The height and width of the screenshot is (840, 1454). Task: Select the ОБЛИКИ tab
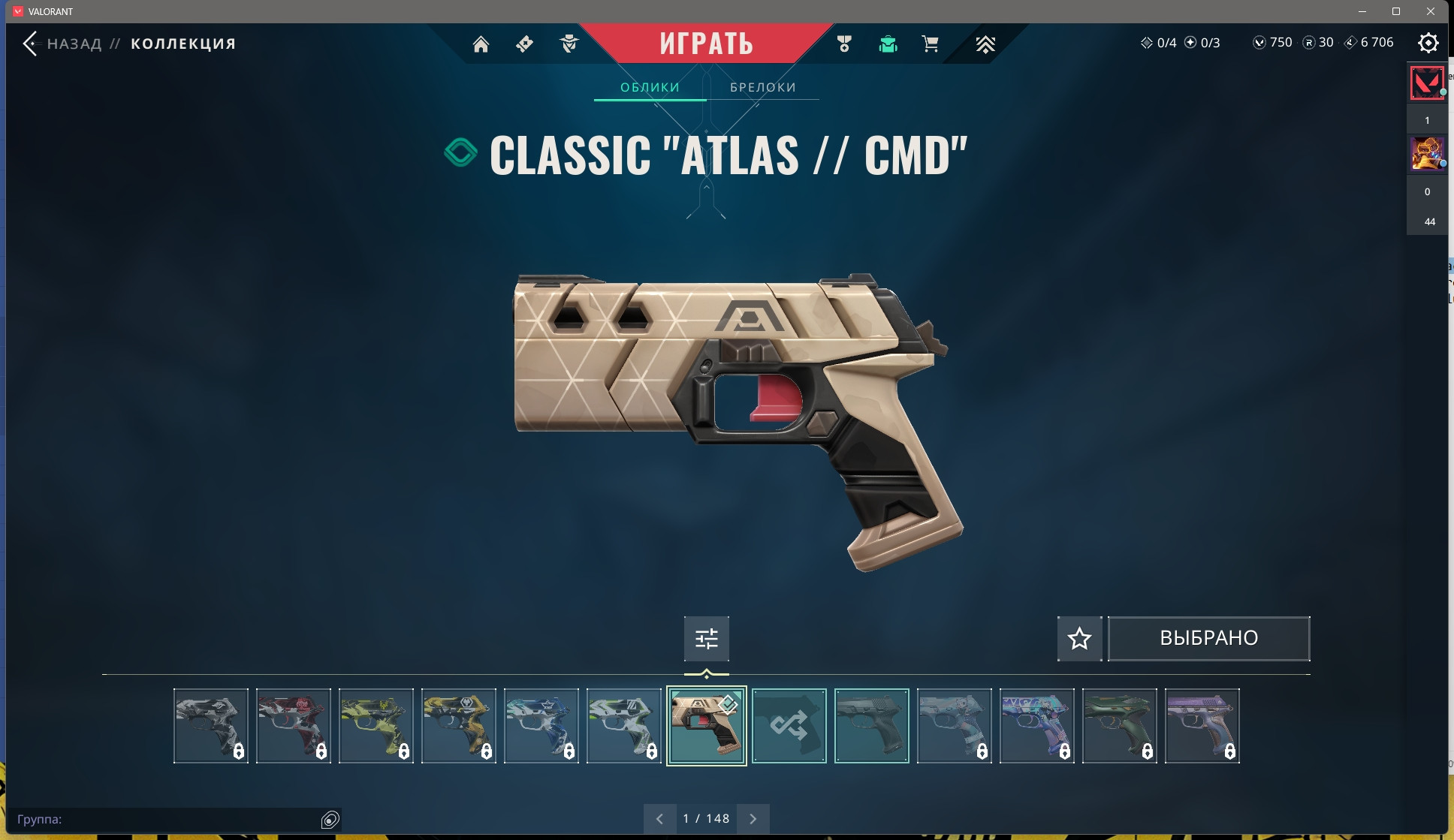(x=650, y=87)
